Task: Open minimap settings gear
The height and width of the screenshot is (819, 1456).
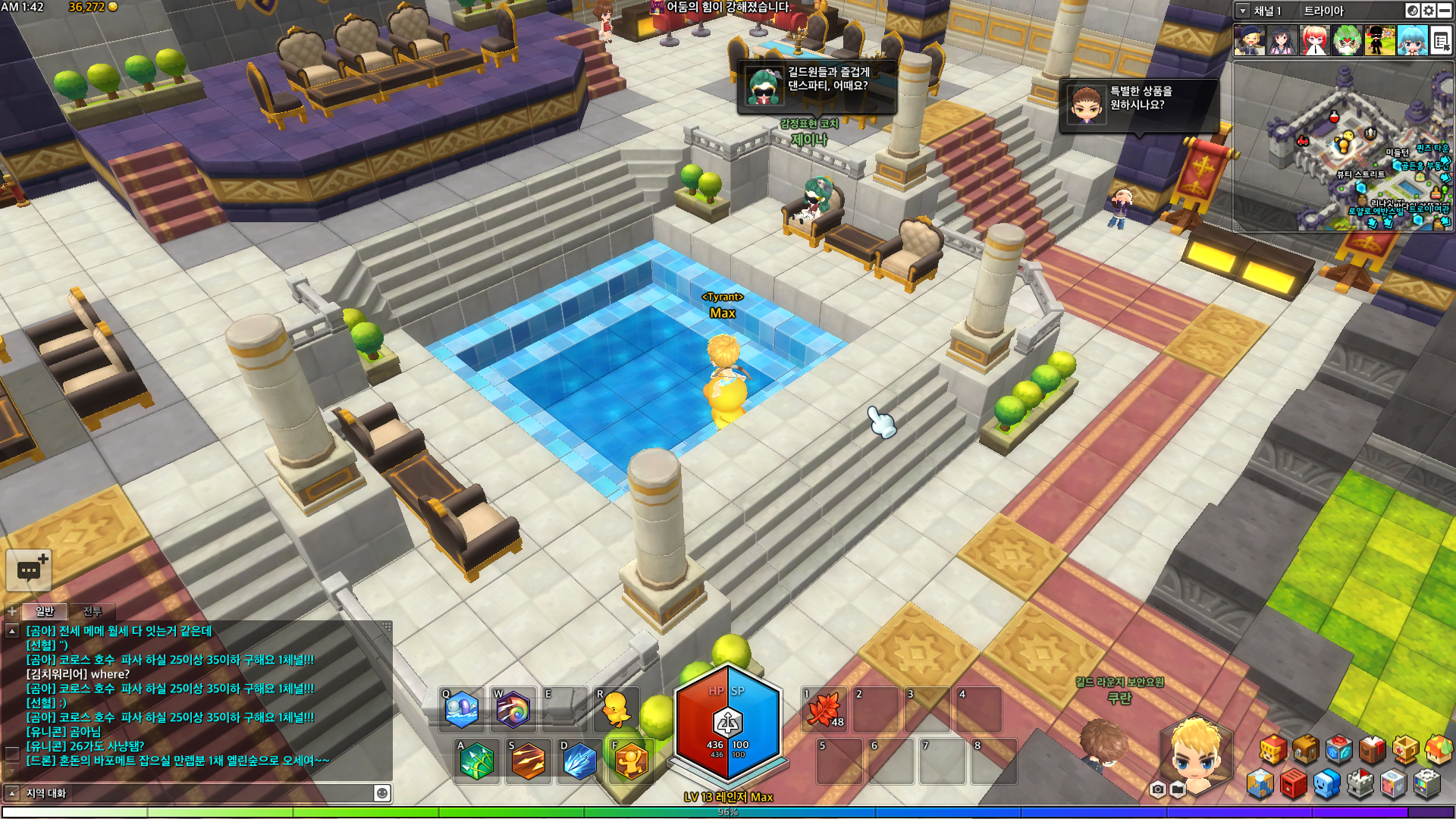Action: coord(1429,11)
